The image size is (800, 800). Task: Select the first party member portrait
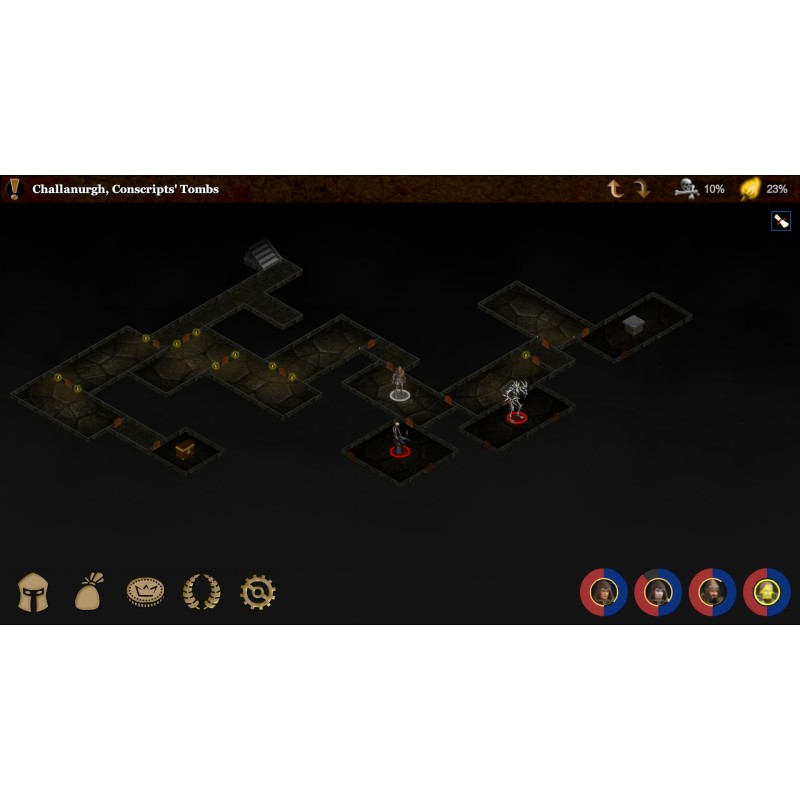coord(604,592)
